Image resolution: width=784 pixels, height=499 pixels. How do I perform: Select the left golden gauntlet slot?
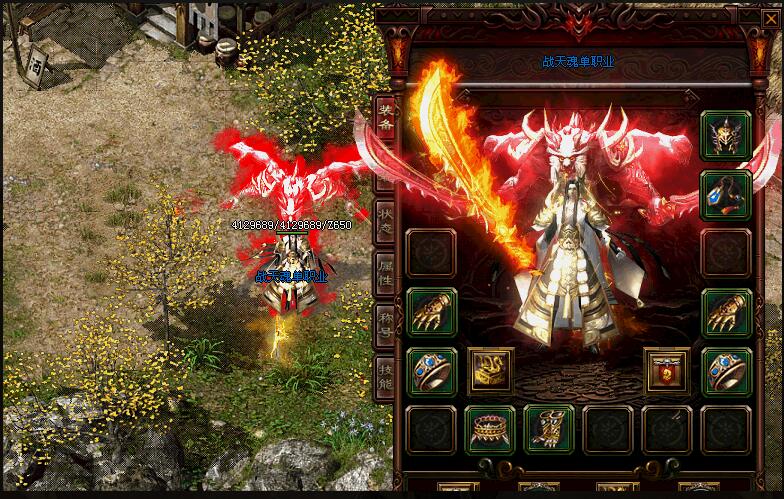pos(432,313)
